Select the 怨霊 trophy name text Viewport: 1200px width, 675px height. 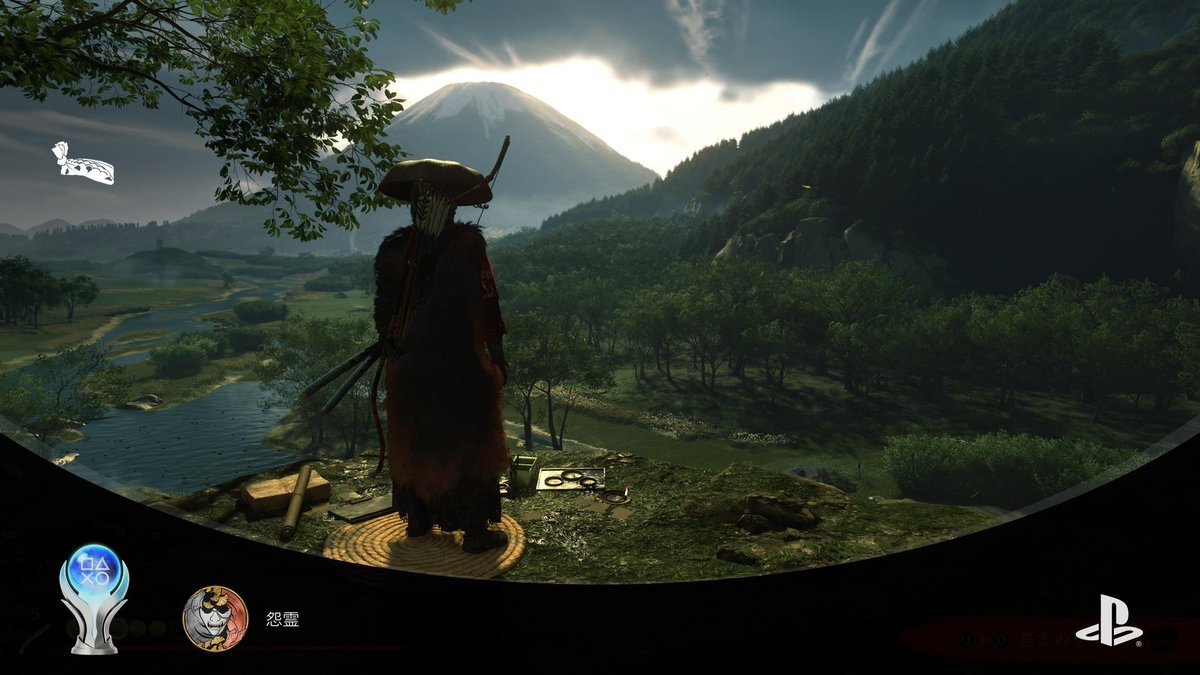(x=283, y=619)
